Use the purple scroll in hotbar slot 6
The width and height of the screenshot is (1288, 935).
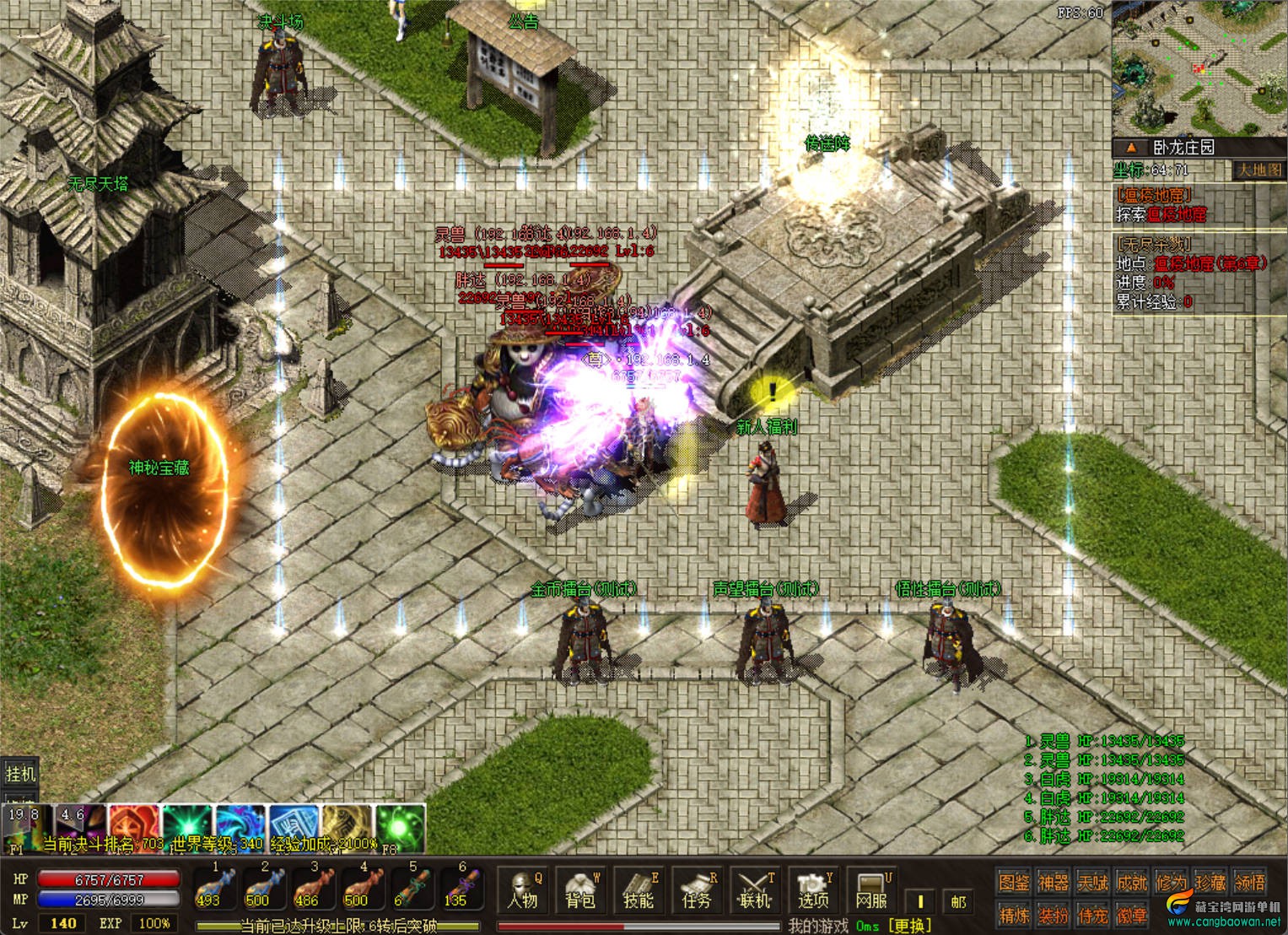(458, 889)
